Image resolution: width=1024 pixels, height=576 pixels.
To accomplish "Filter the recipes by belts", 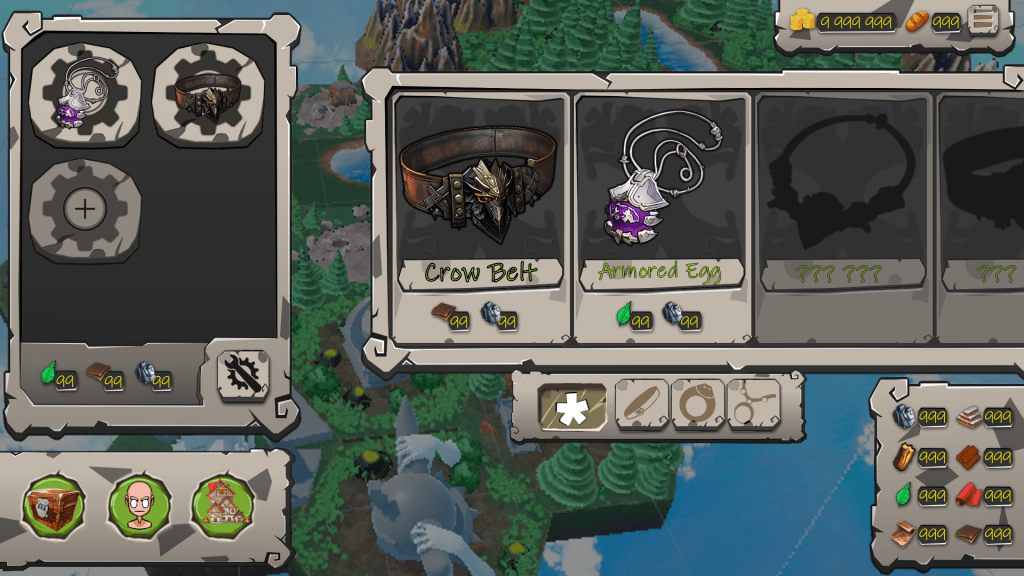I will point(641,405).
